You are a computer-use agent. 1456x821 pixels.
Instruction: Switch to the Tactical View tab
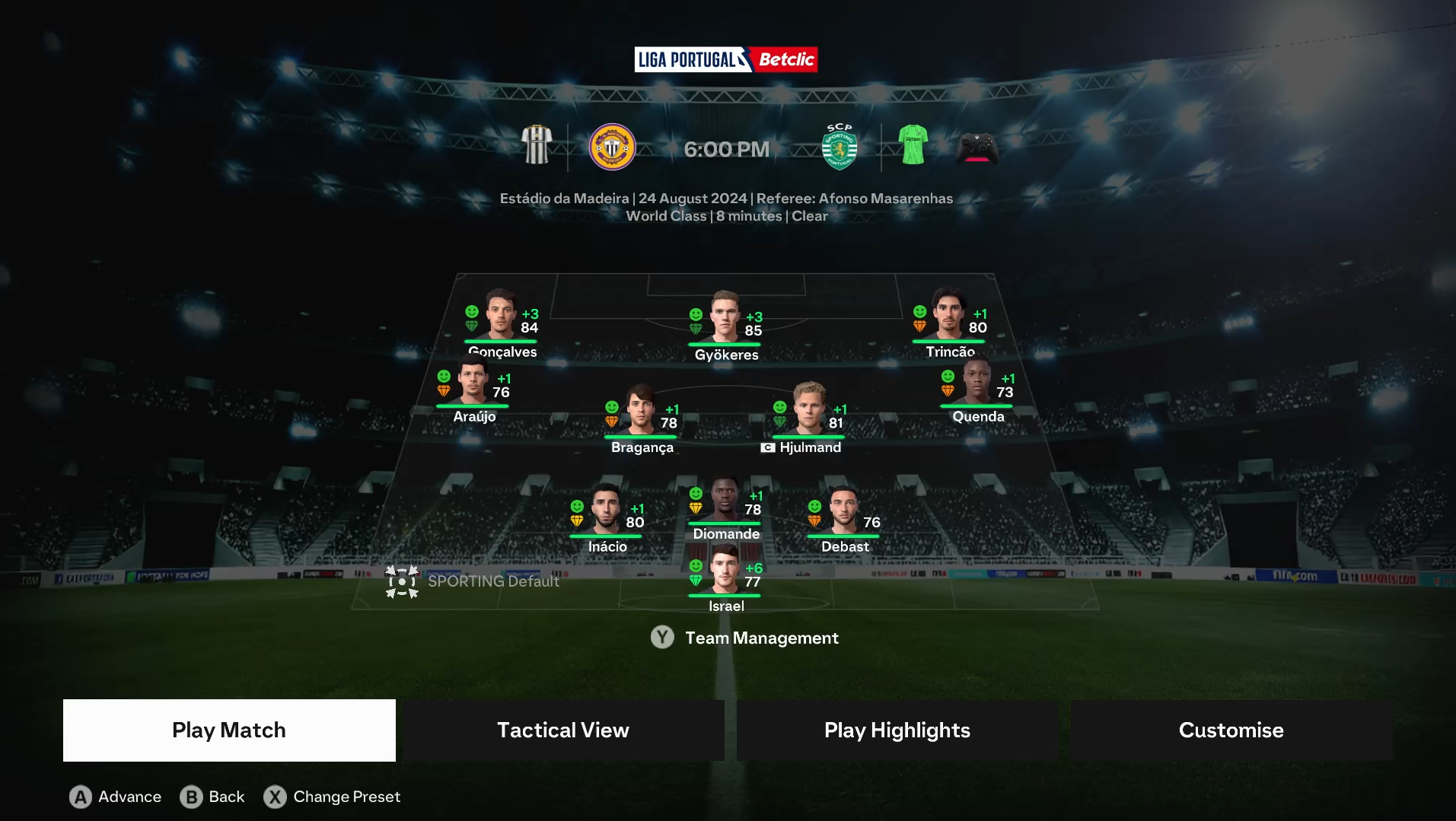pos(562,730)
